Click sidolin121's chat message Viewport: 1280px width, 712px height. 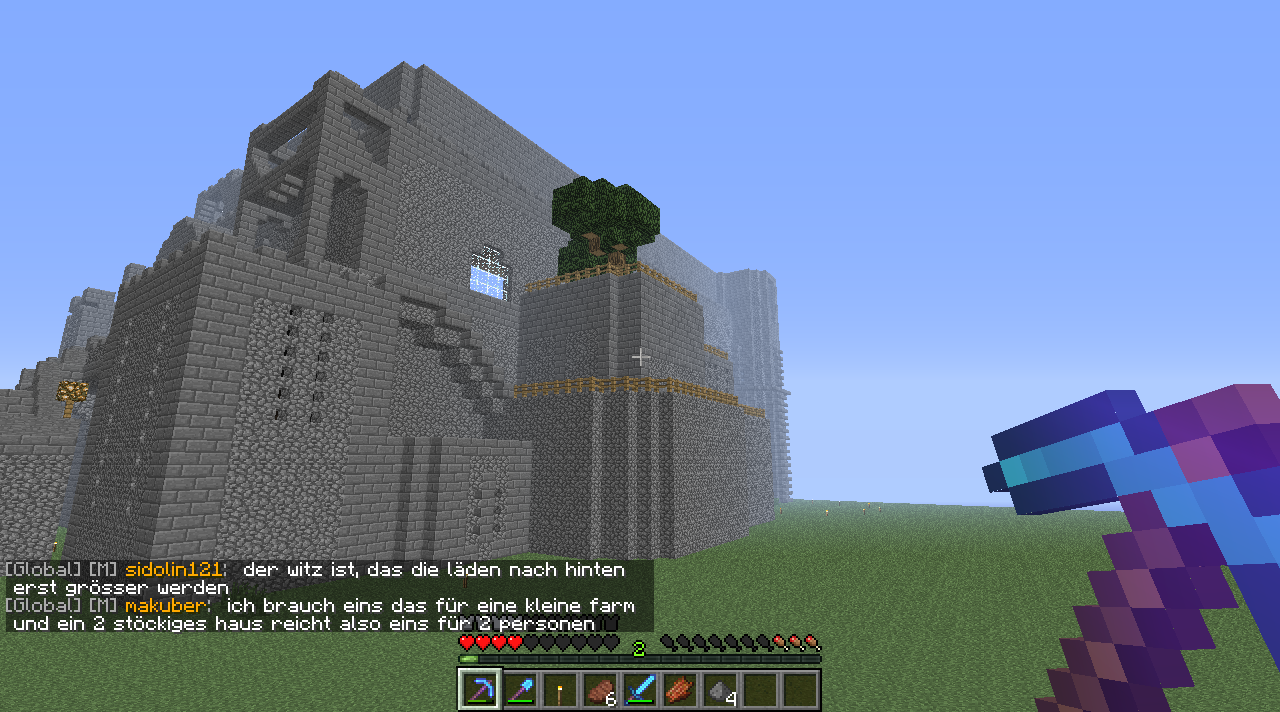click(x=330, y=578)
